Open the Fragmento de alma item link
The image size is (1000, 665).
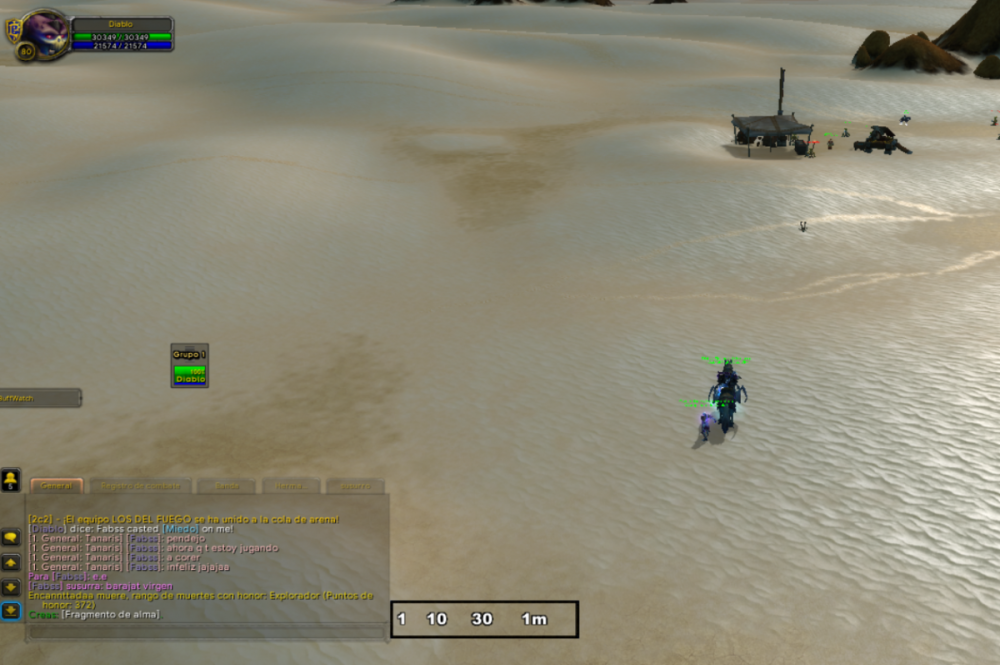pyautogui.click(x=110, y=614)
